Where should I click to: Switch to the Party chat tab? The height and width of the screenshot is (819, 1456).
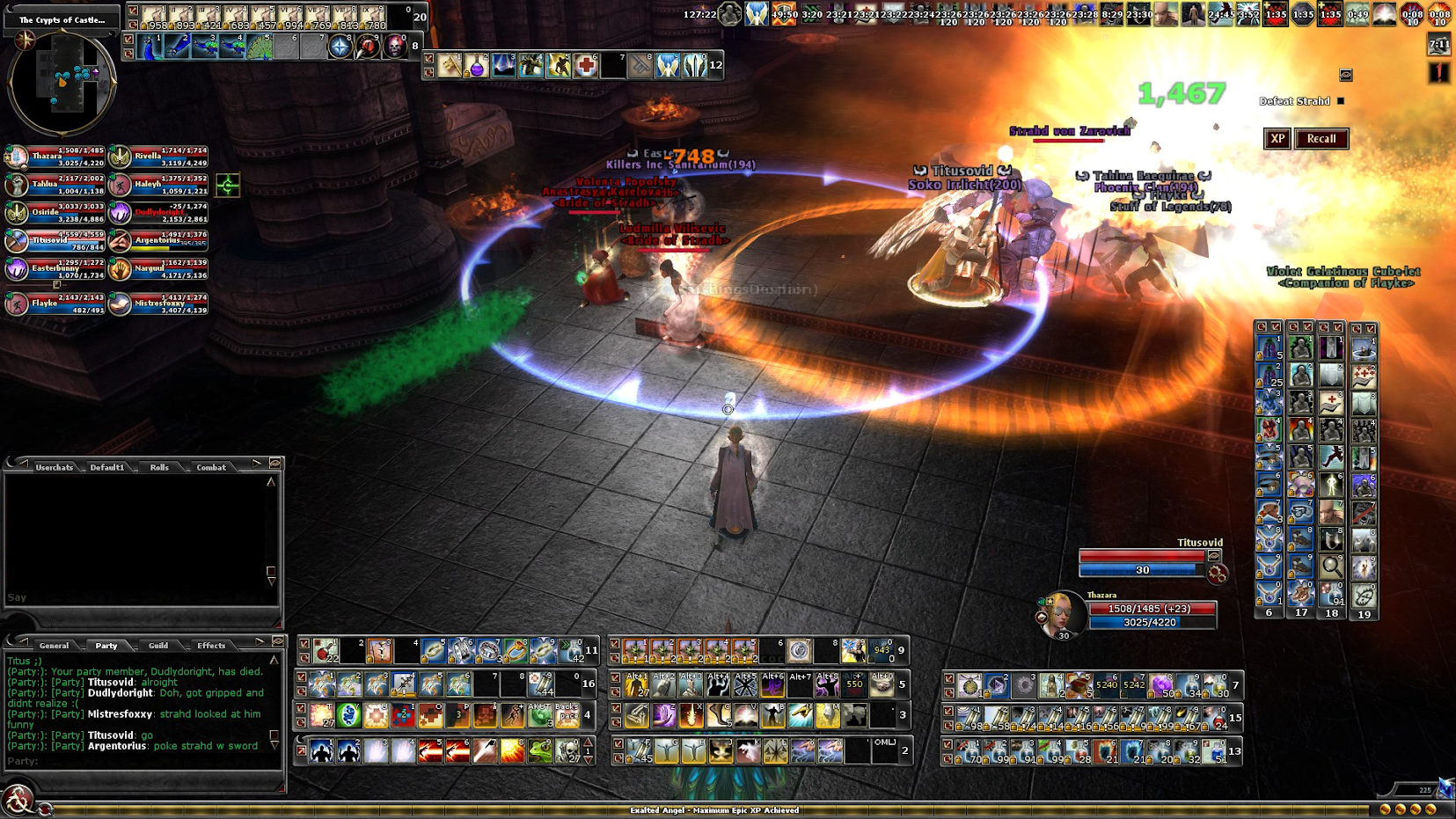pos(106,646)
